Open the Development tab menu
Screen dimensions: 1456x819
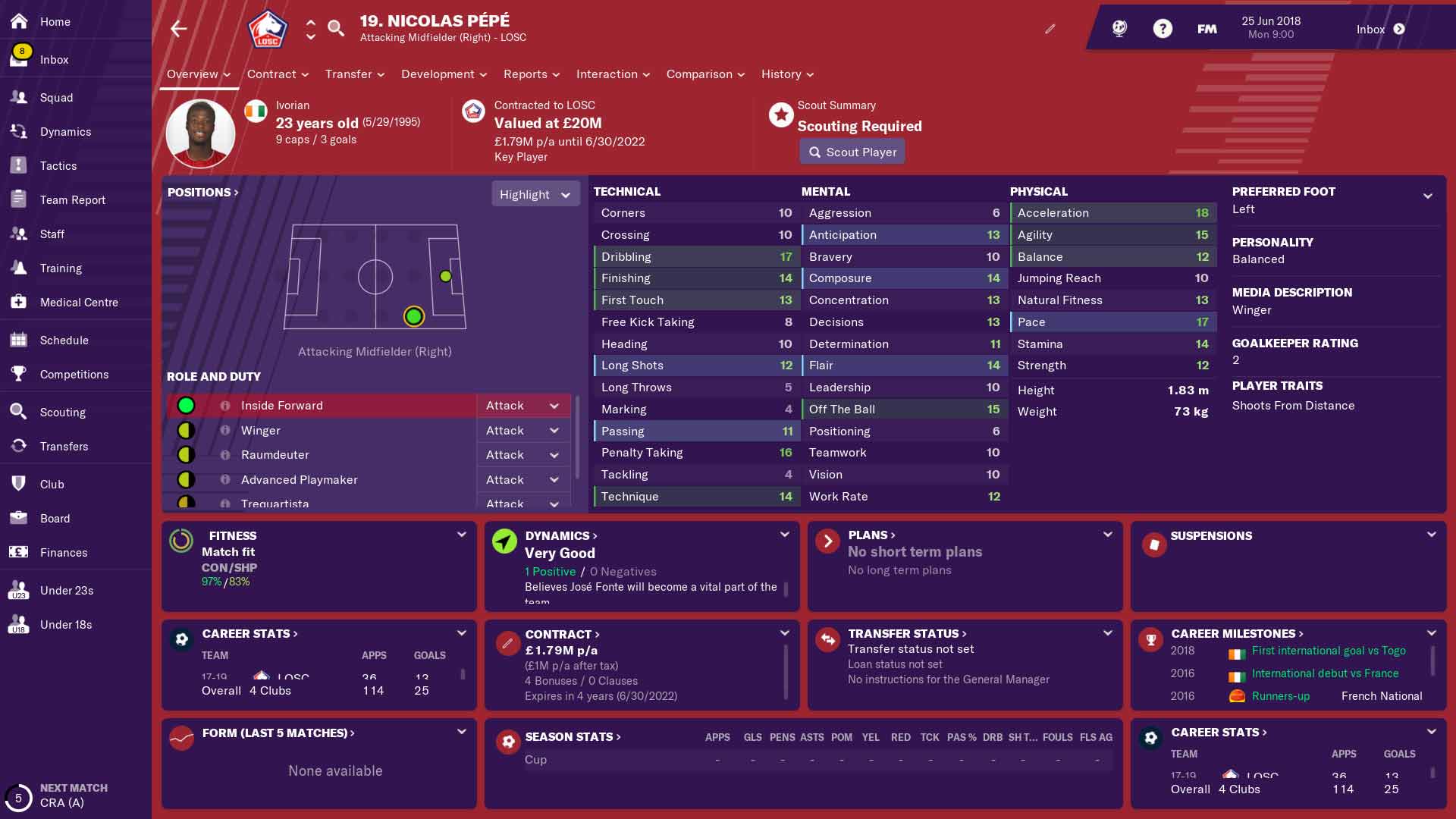coord(444,74)
